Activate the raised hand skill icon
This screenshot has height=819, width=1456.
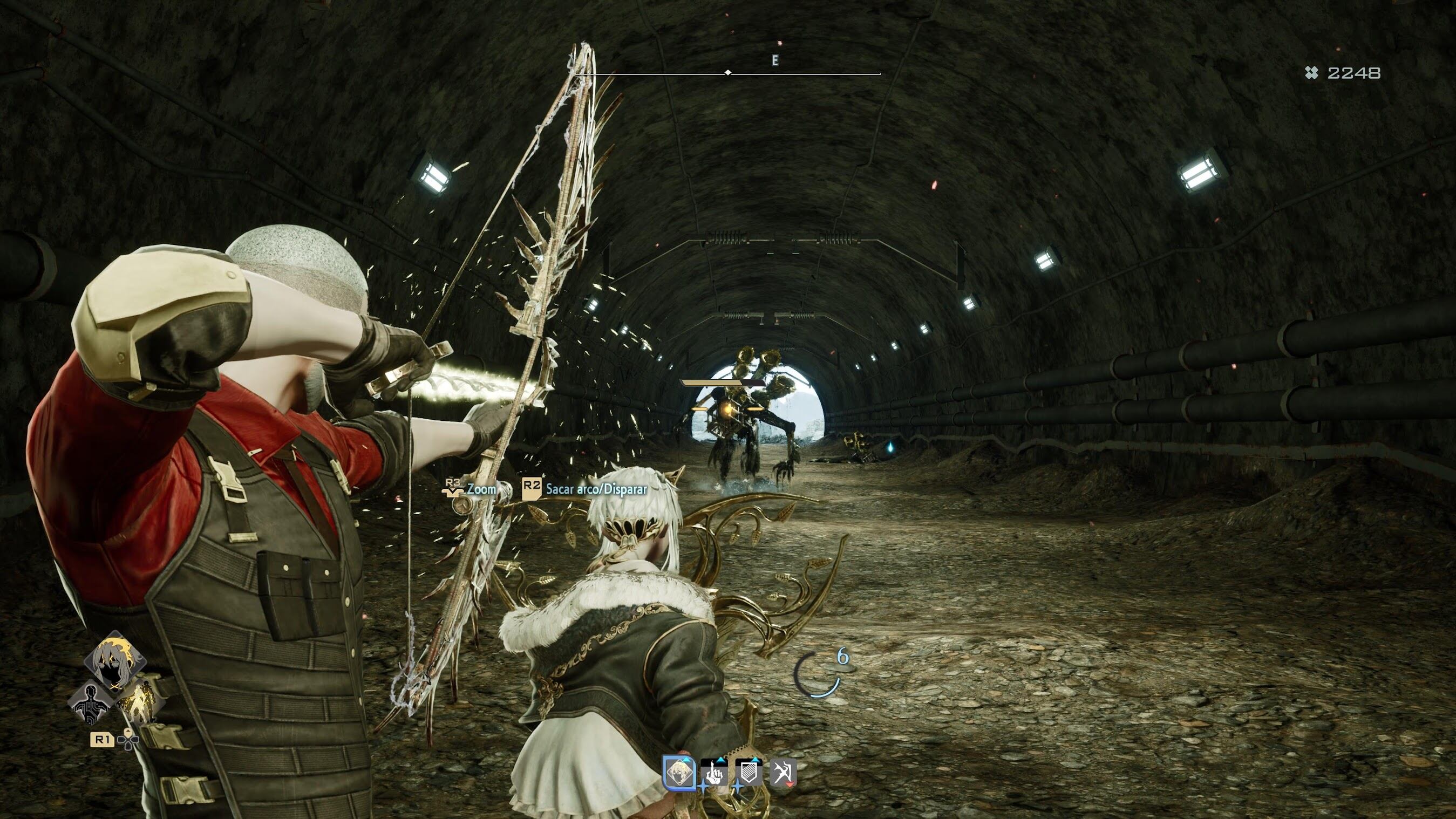pyautogui.click(x=715, y=773)
